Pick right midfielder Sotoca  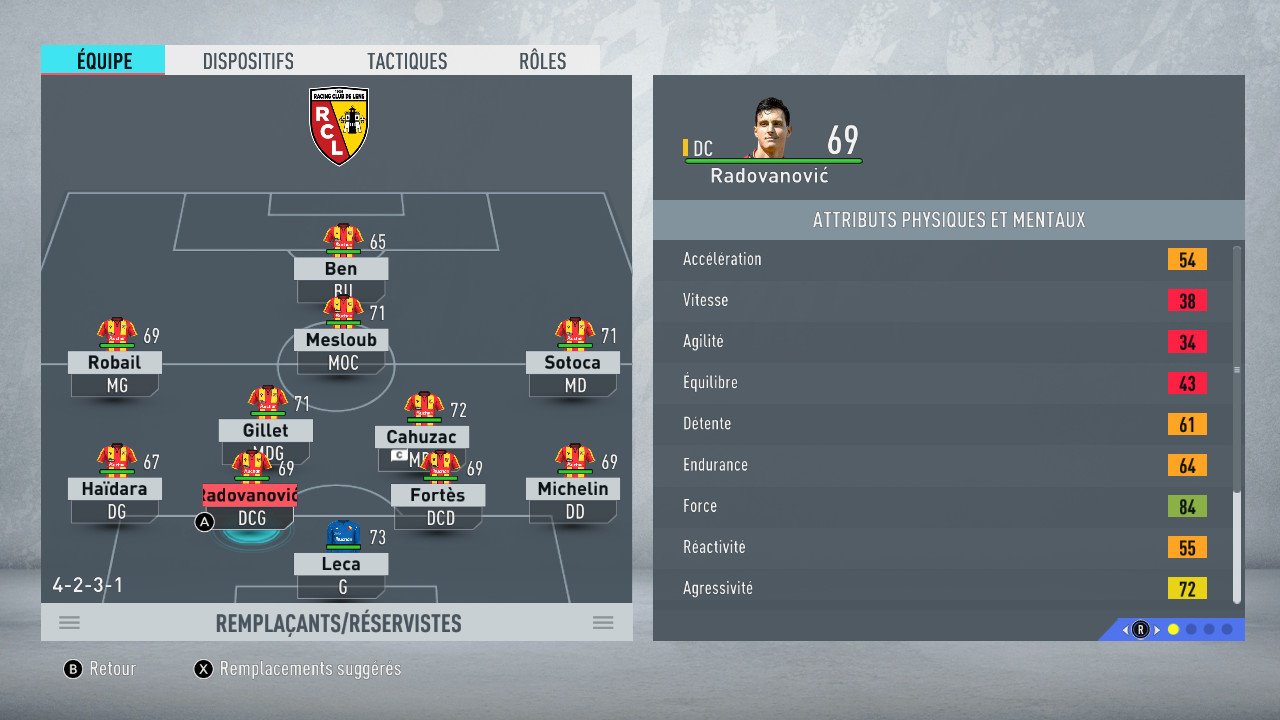coord(573,362)
